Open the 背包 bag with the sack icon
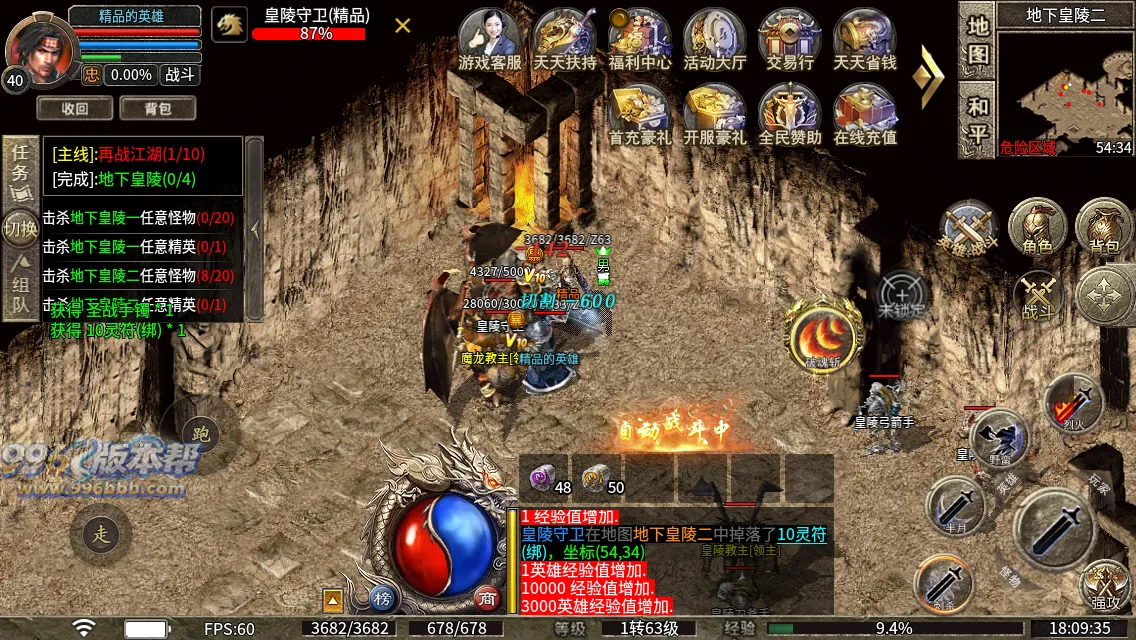 click(1104, 228)
